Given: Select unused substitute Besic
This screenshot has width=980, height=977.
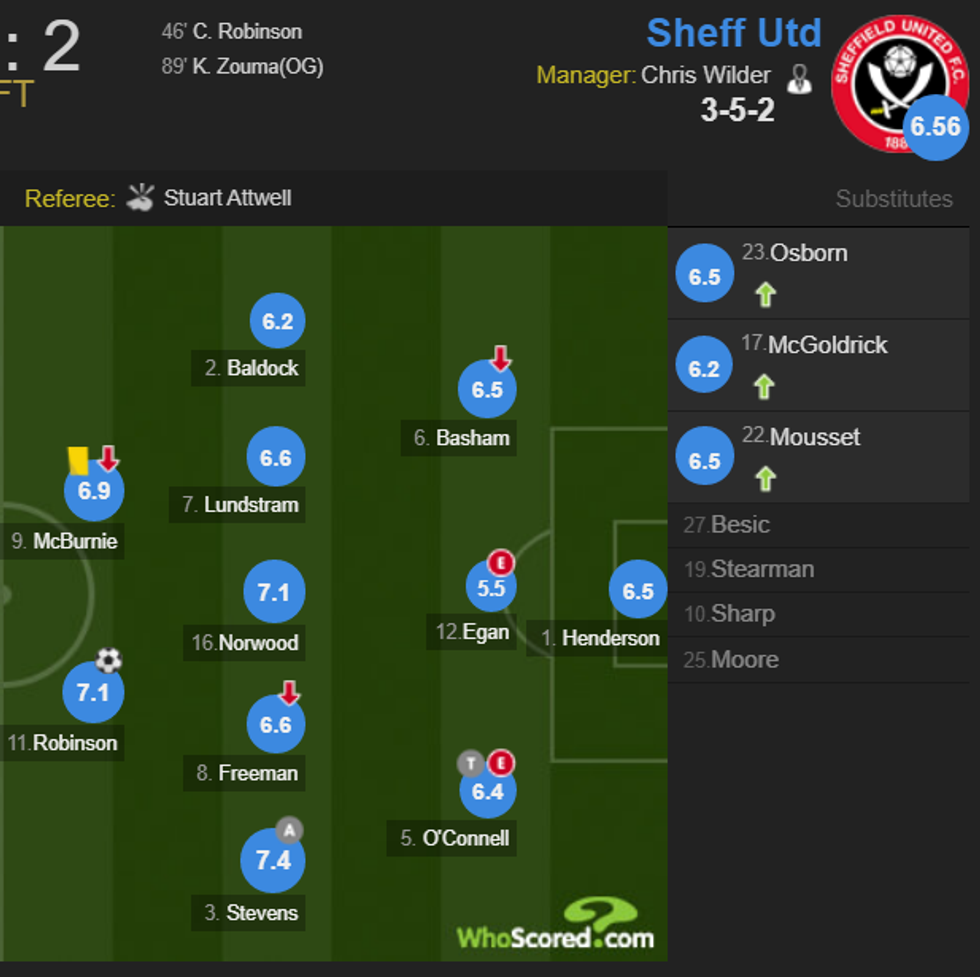Looking at the screenshot, I should [740, 525].
